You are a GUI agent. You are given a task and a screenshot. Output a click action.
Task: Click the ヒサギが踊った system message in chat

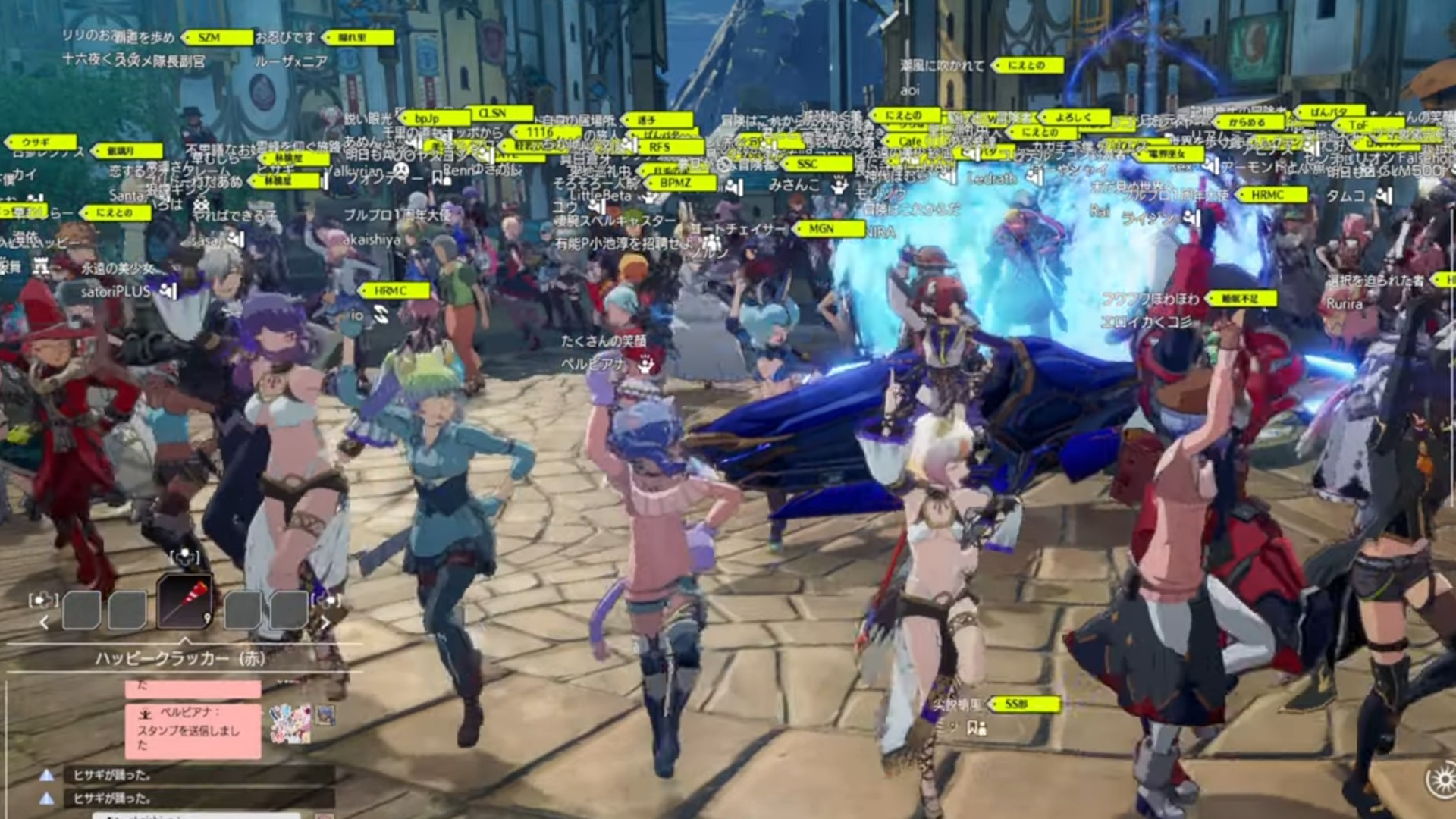pyautogui.click(x=111, y=775)
